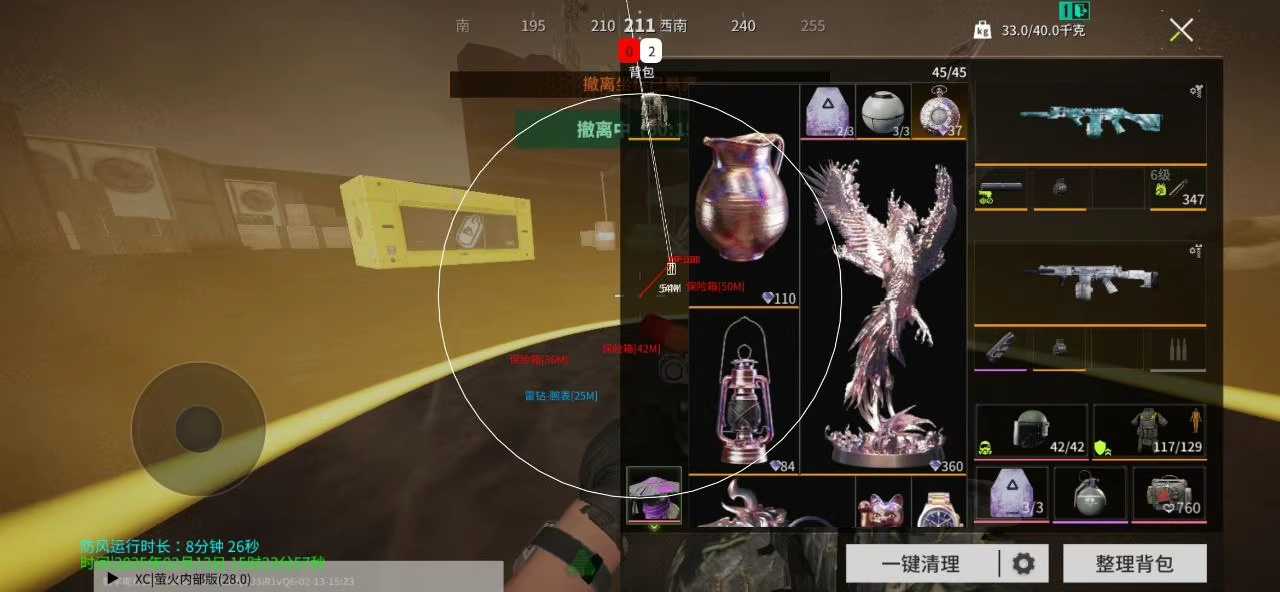Tap the purple masked character portrait

click(x=654, y=494)
